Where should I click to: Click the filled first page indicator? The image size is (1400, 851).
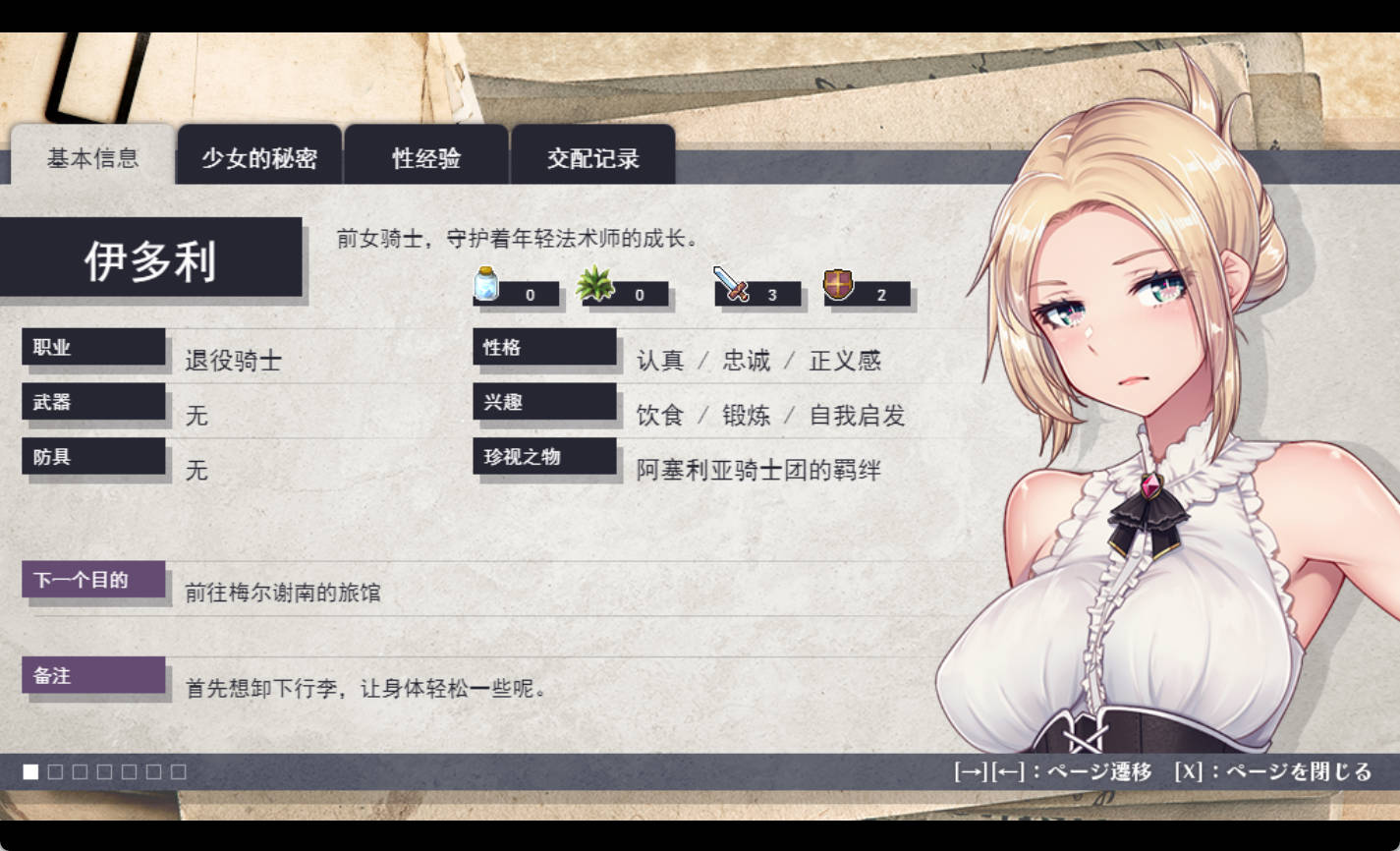tap(30, 773)
